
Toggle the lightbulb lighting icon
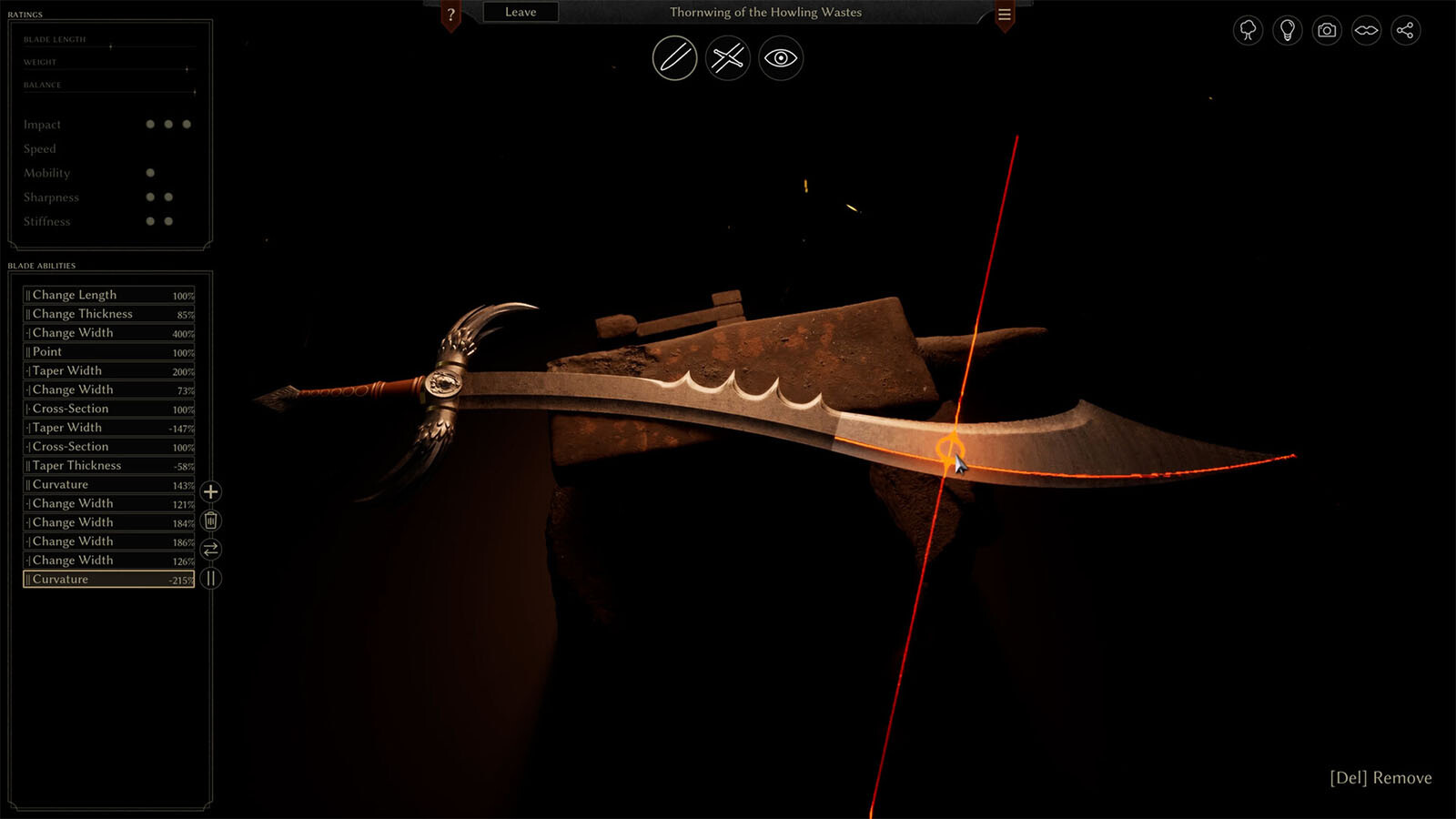point(1288,30)
